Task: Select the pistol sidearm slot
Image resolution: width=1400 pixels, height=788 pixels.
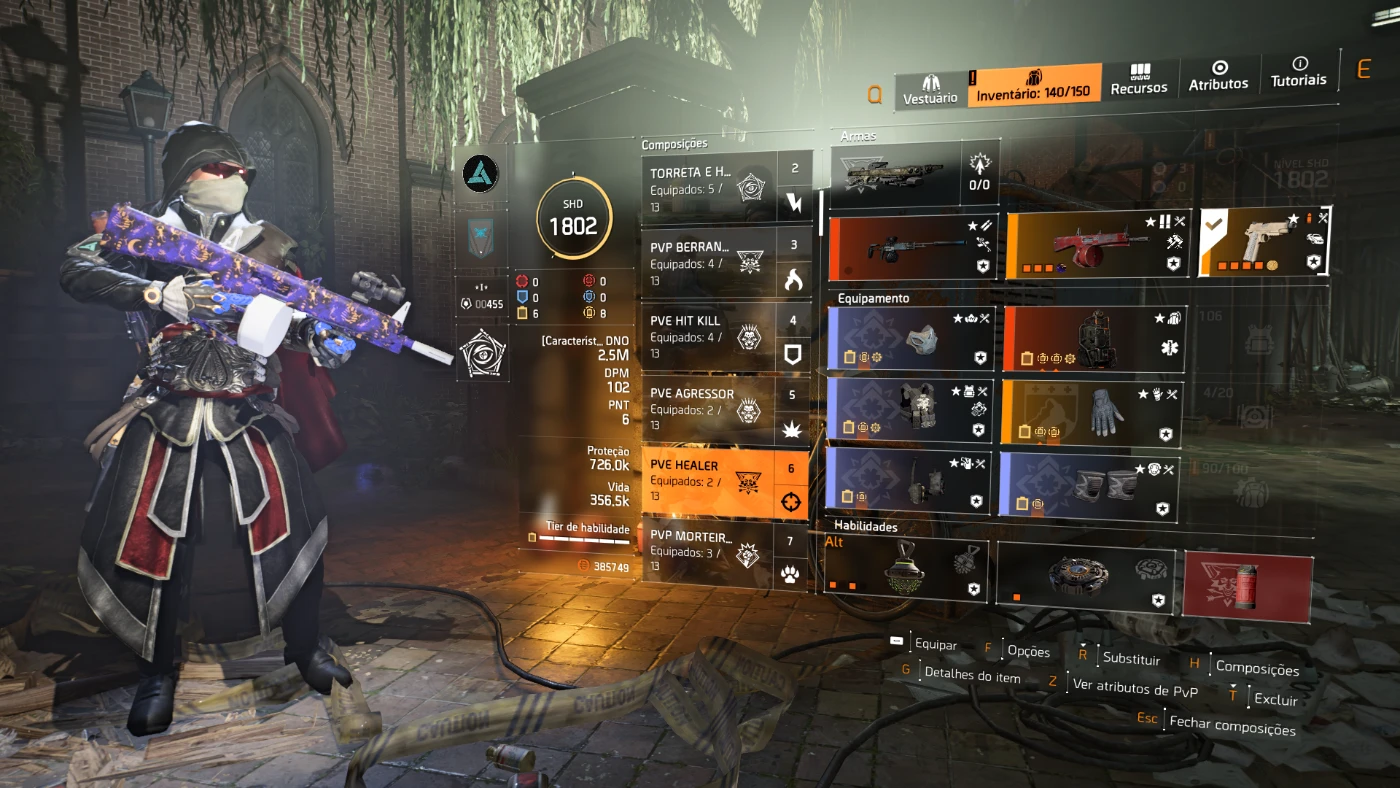Action: pyautogui.click(x=1264, y=242)
